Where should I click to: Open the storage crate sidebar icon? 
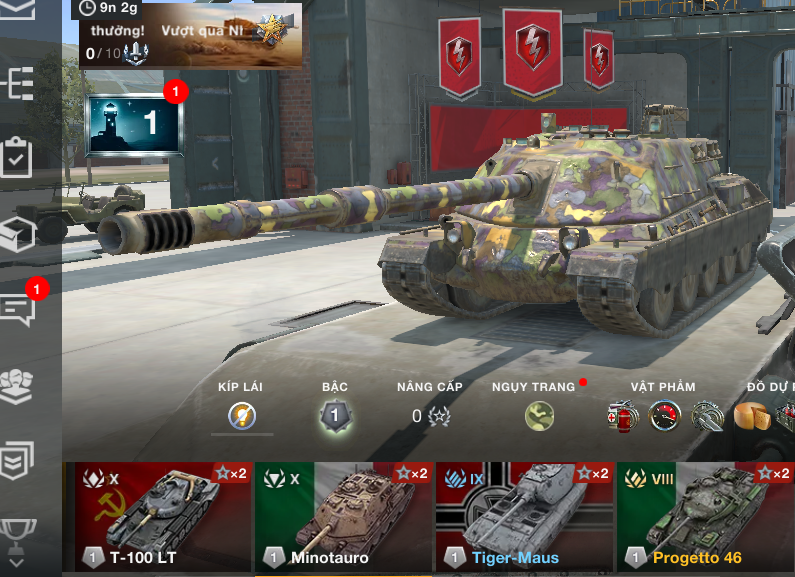coord(19,233)
